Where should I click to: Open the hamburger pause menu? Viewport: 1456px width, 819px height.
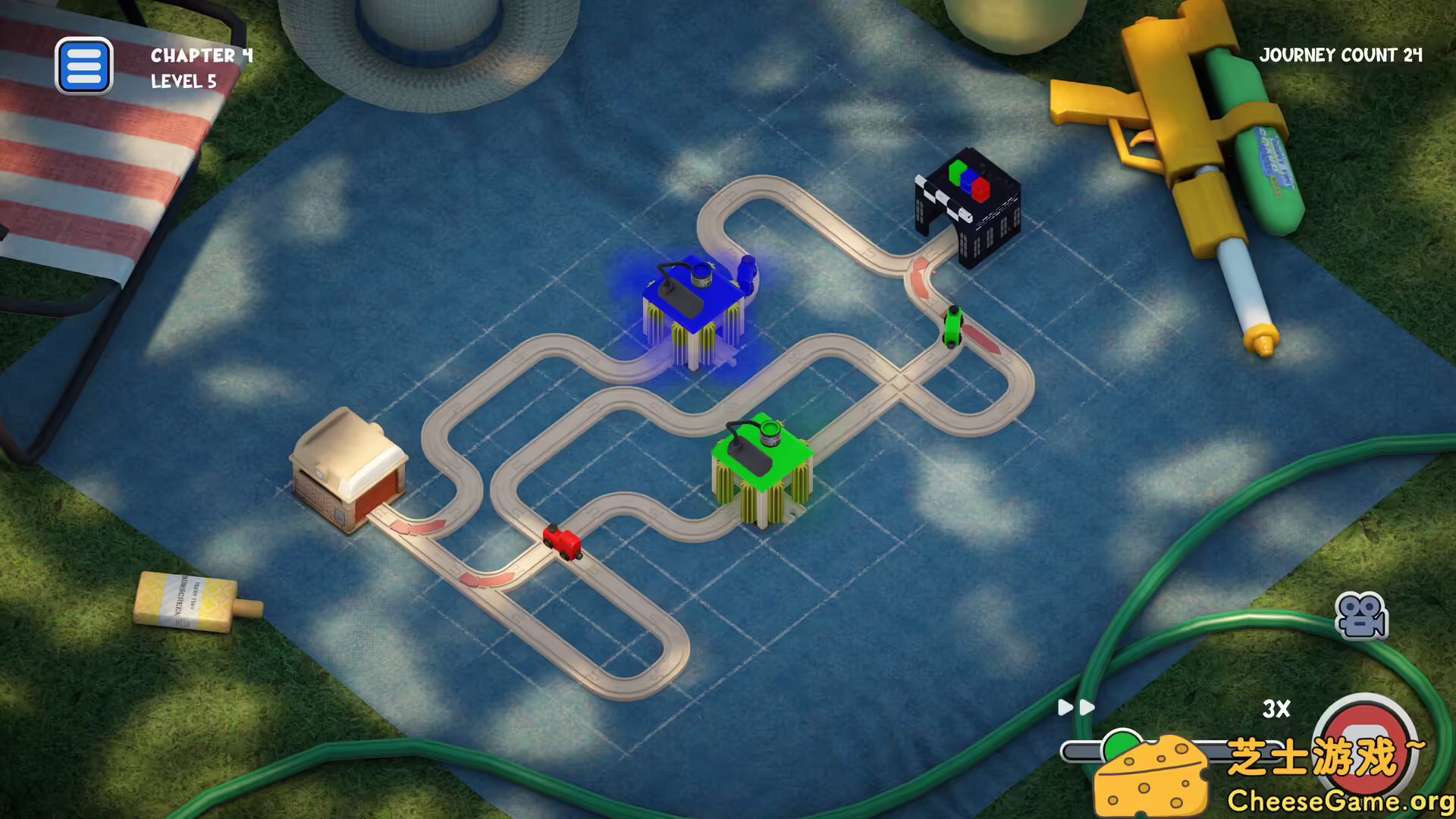tap(84, 66)
